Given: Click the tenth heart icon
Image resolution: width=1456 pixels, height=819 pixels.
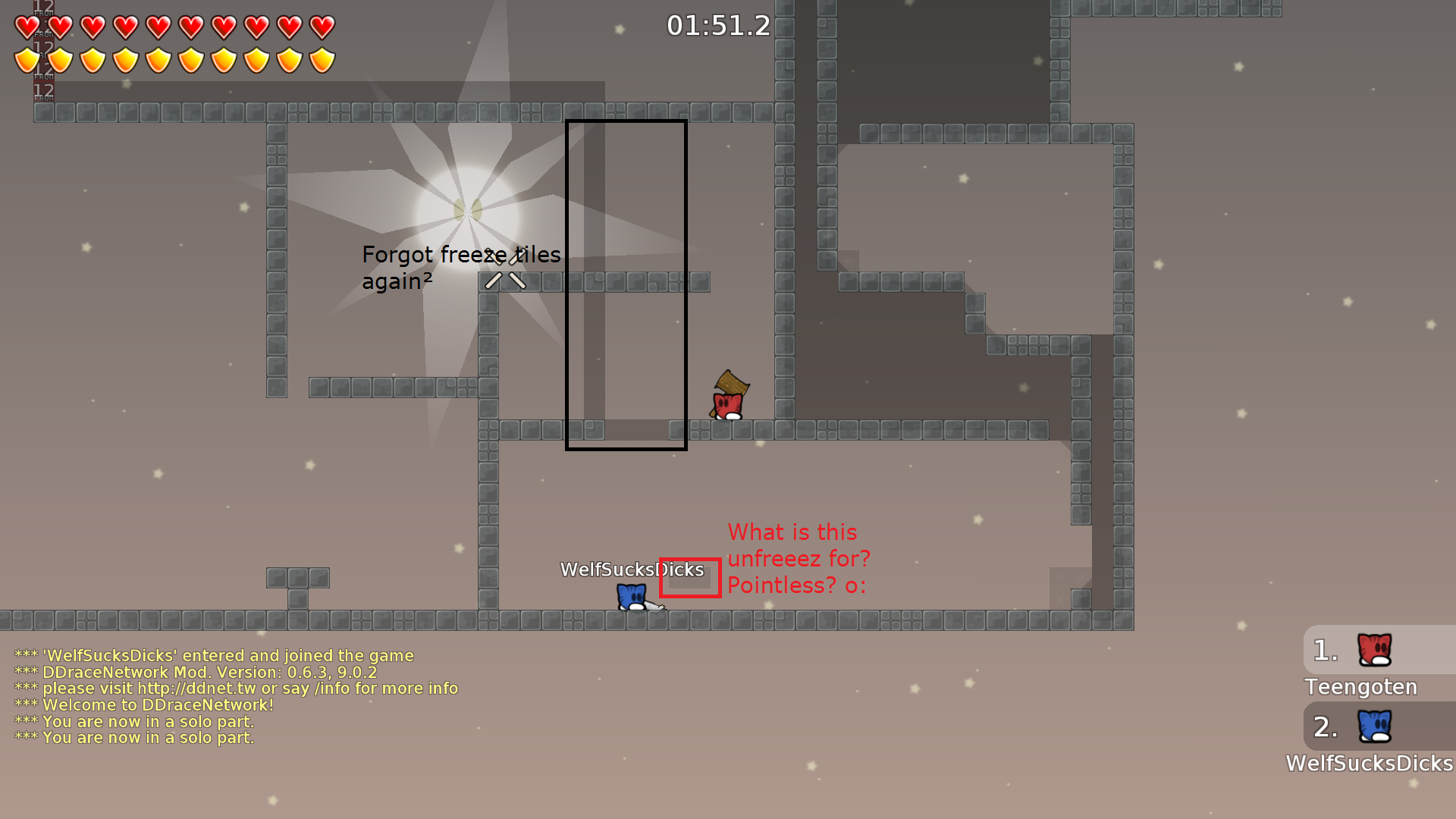Looking at the screenshot, I should point(322,27).
